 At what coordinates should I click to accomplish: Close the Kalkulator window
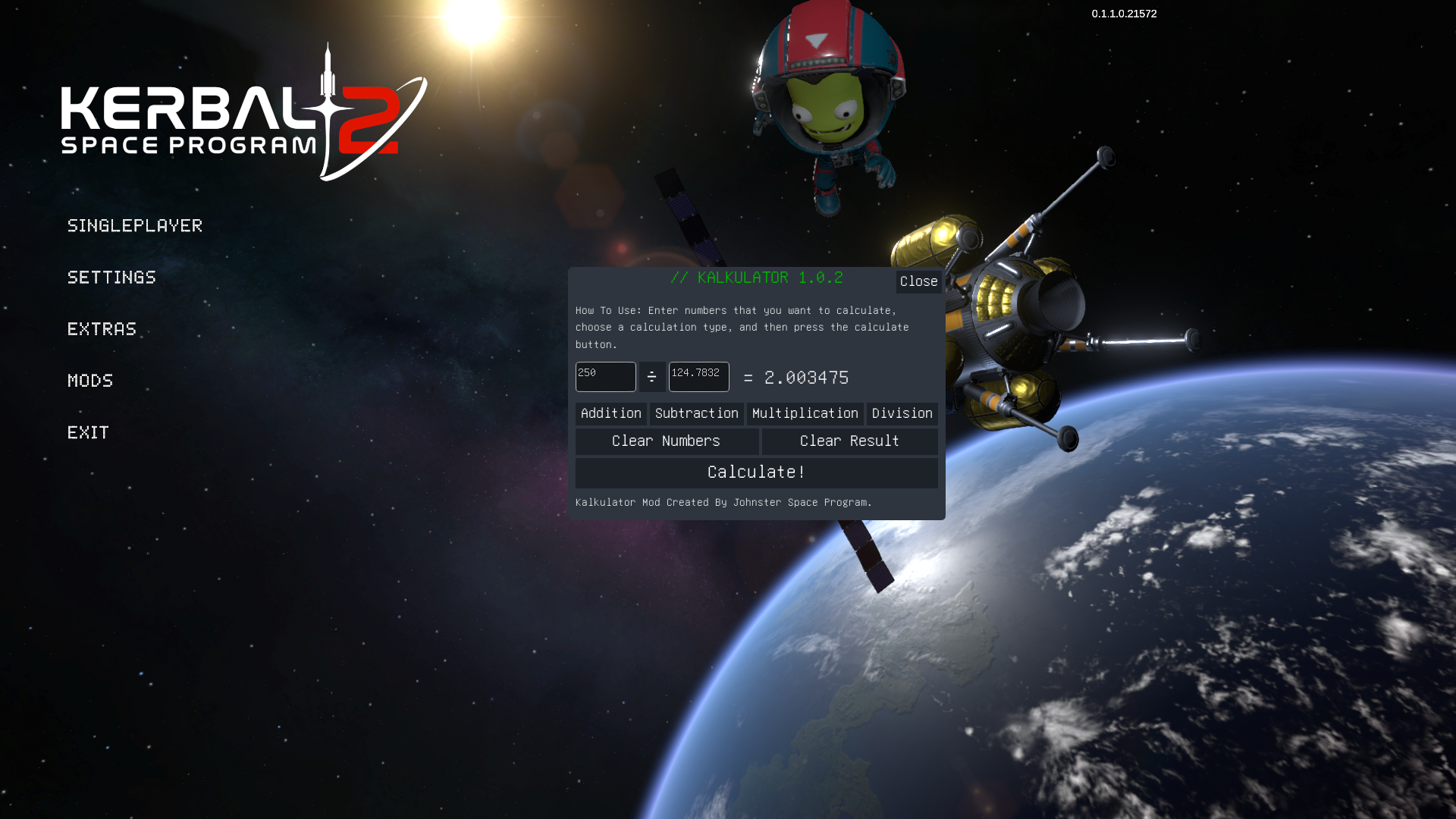click(918, 281)
